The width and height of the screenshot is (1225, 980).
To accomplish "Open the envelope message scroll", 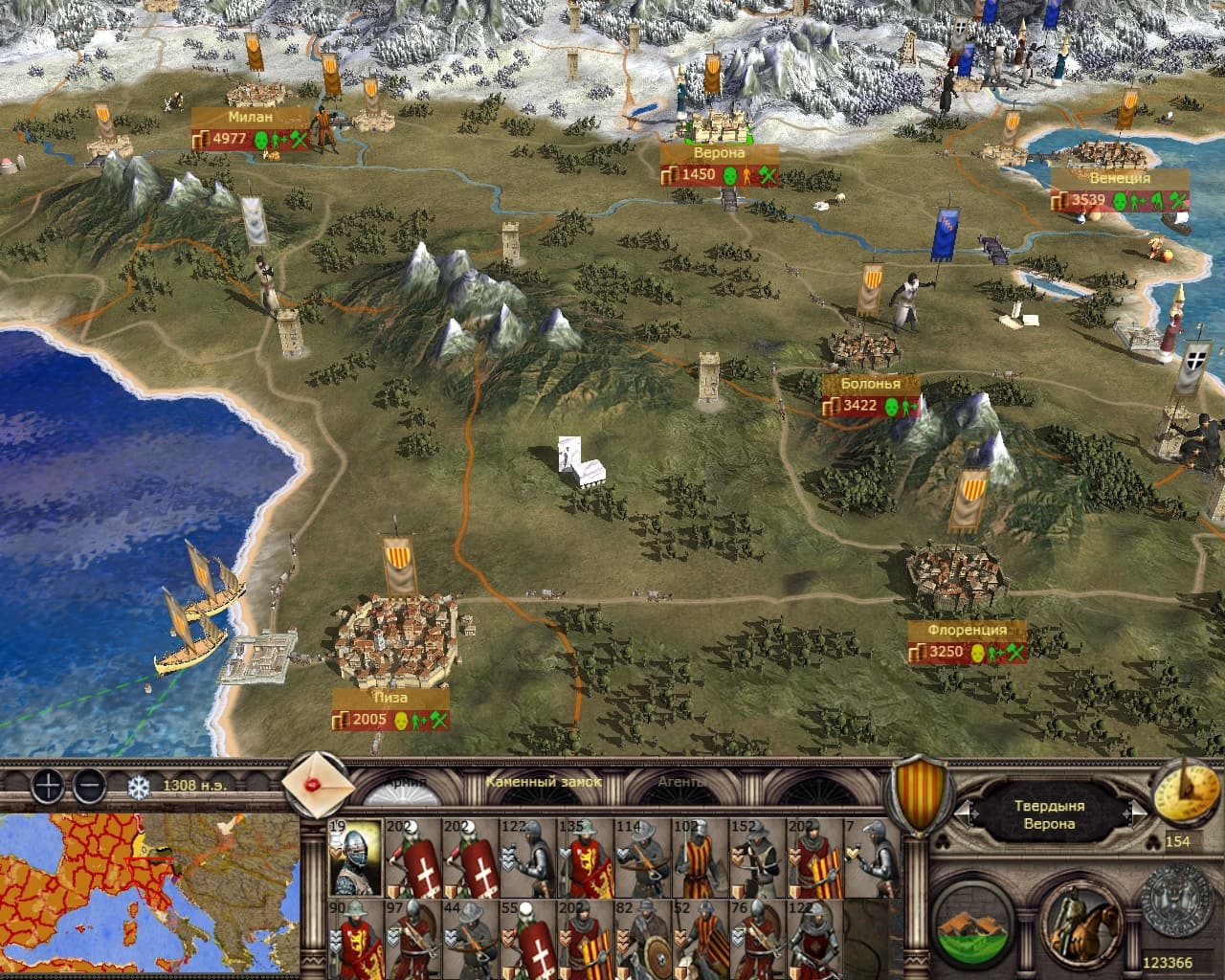I will 315,784.
